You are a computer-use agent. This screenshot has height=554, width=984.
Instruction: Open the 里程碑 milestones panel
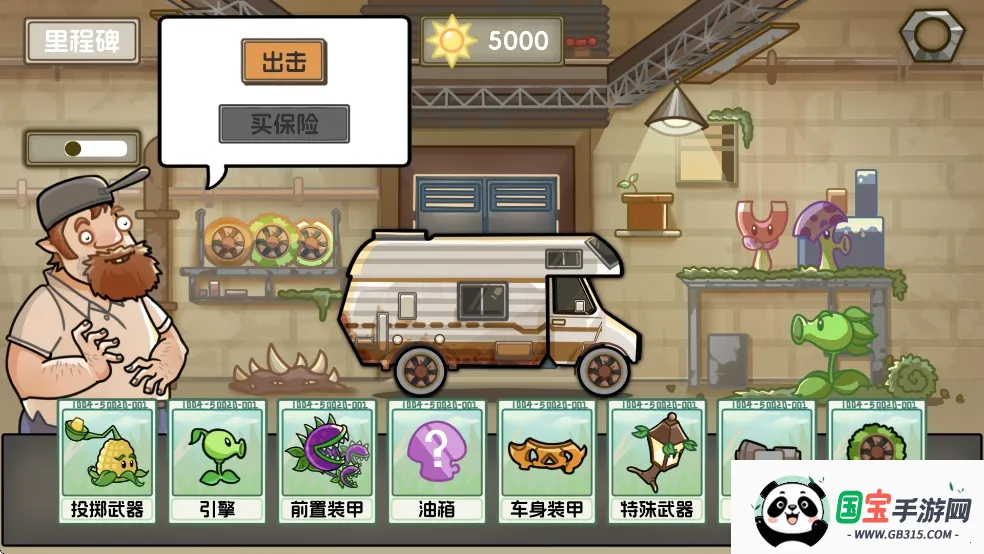pyautogui.click(x=82, y=41)
